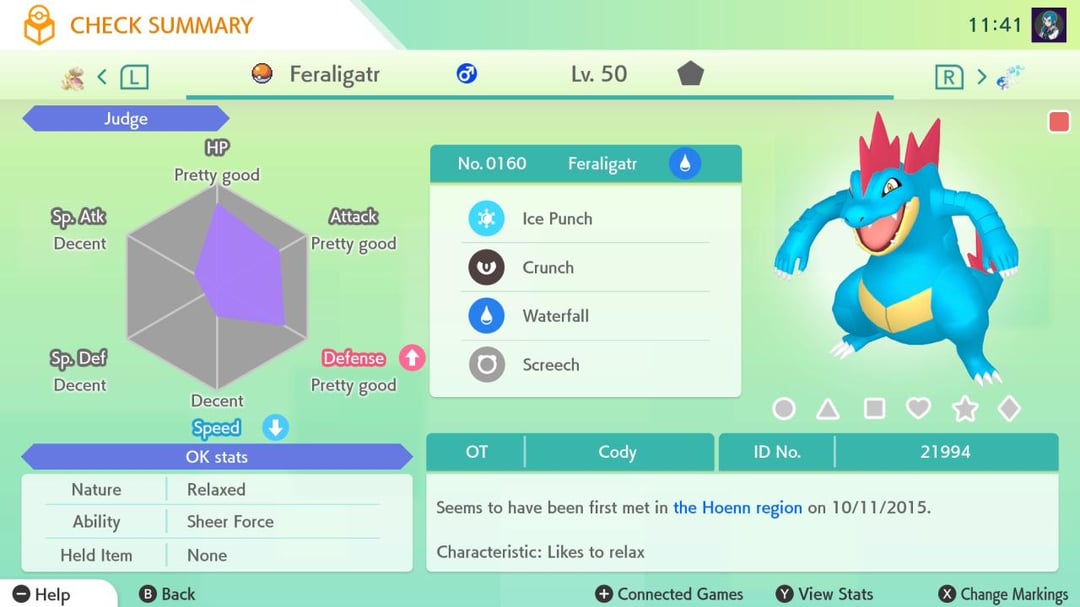Click the Judge header tab

(126, 119)
